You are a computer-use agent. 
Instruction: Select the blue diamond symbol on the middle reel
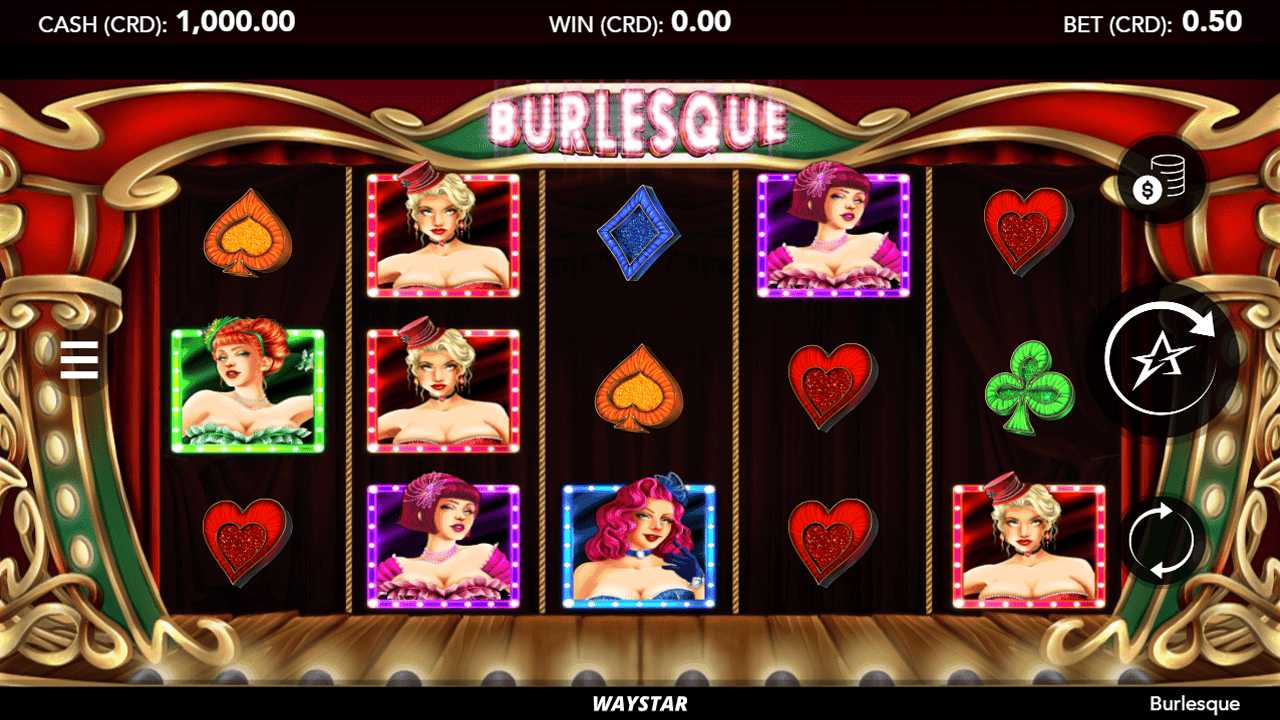click(638, 232)
